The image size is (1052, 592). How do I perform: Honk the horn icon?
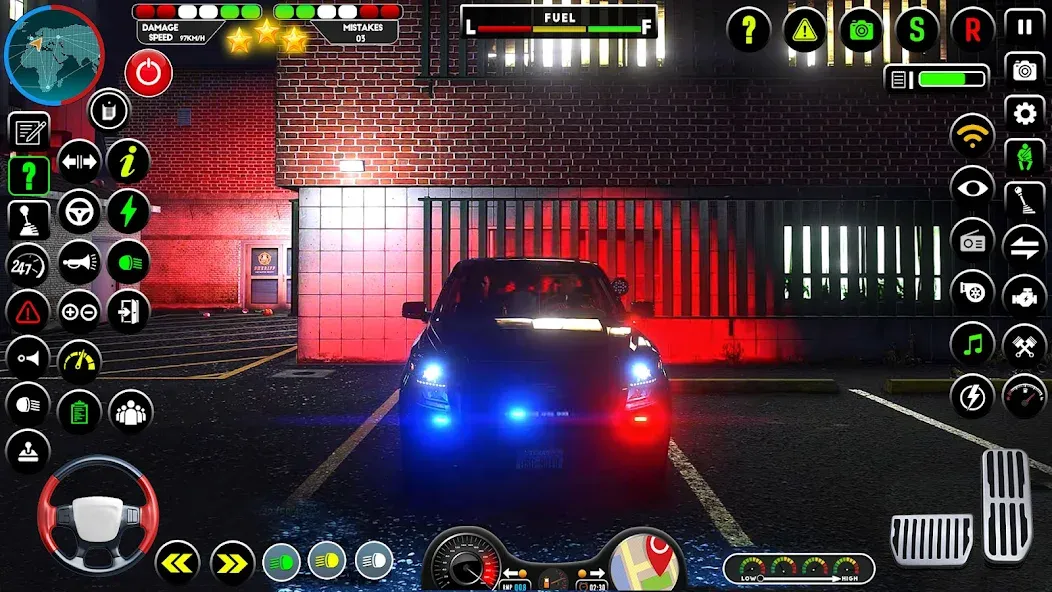pyautogui.click(x=79, y=262)
